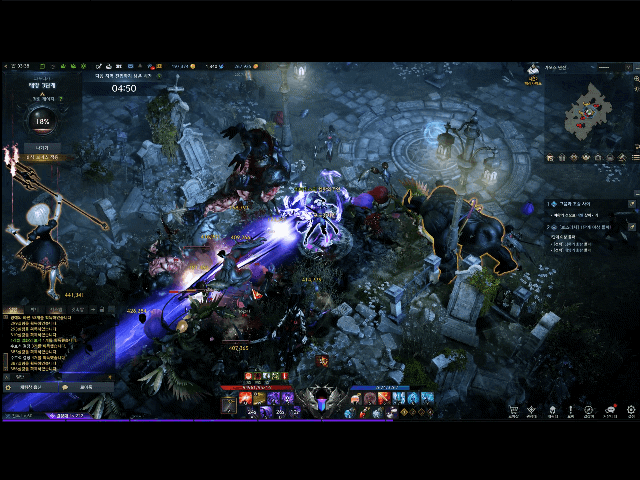Image resolution: width=640 pixels, height=480 pixels.
Task: Click the exclamation mark menu icon
Action: [571, 410]
